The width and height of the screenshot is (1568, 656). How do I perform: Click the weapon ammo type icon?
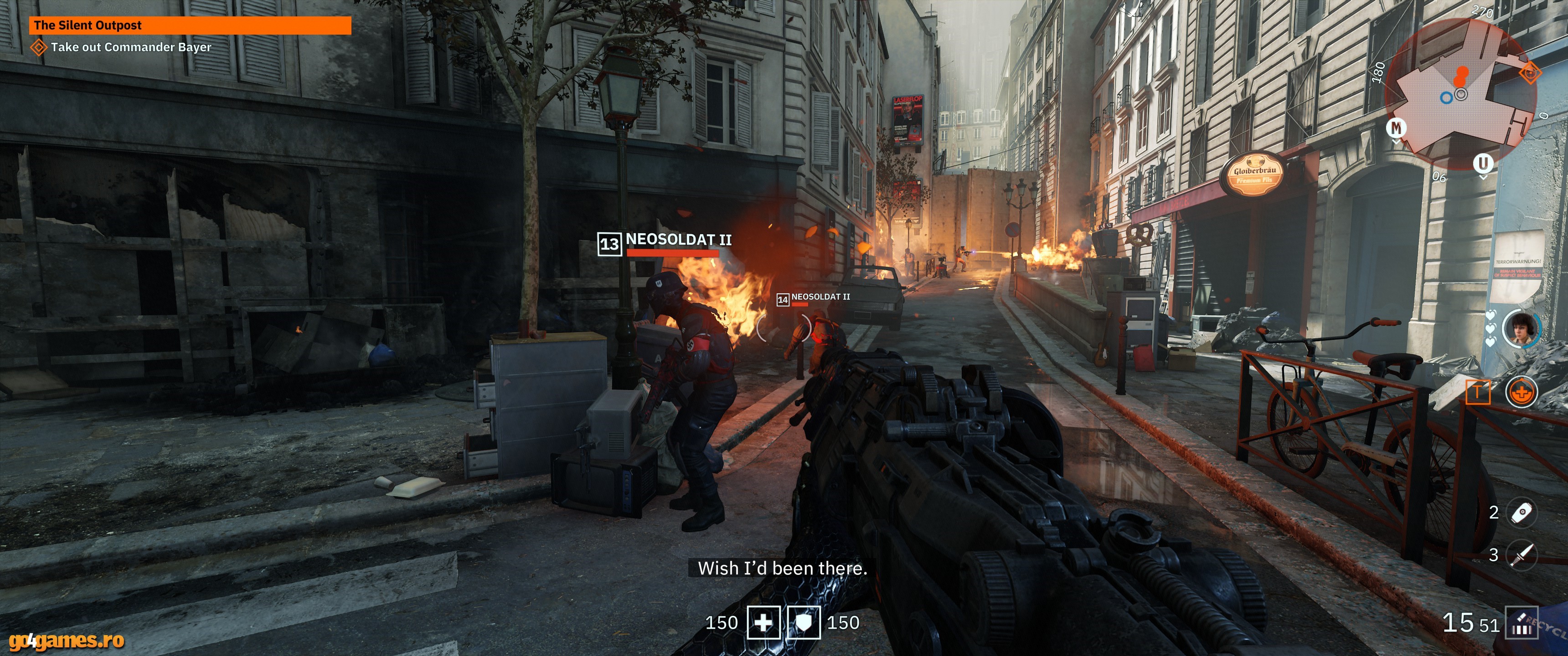click(x=1521, y=623)
